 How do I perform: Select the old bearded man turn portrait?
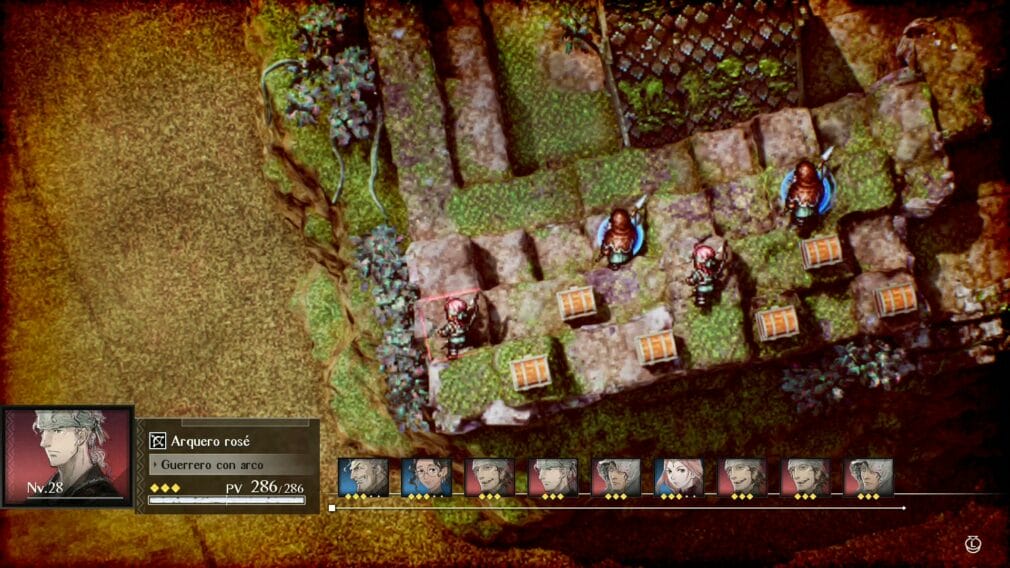point(362,477)
